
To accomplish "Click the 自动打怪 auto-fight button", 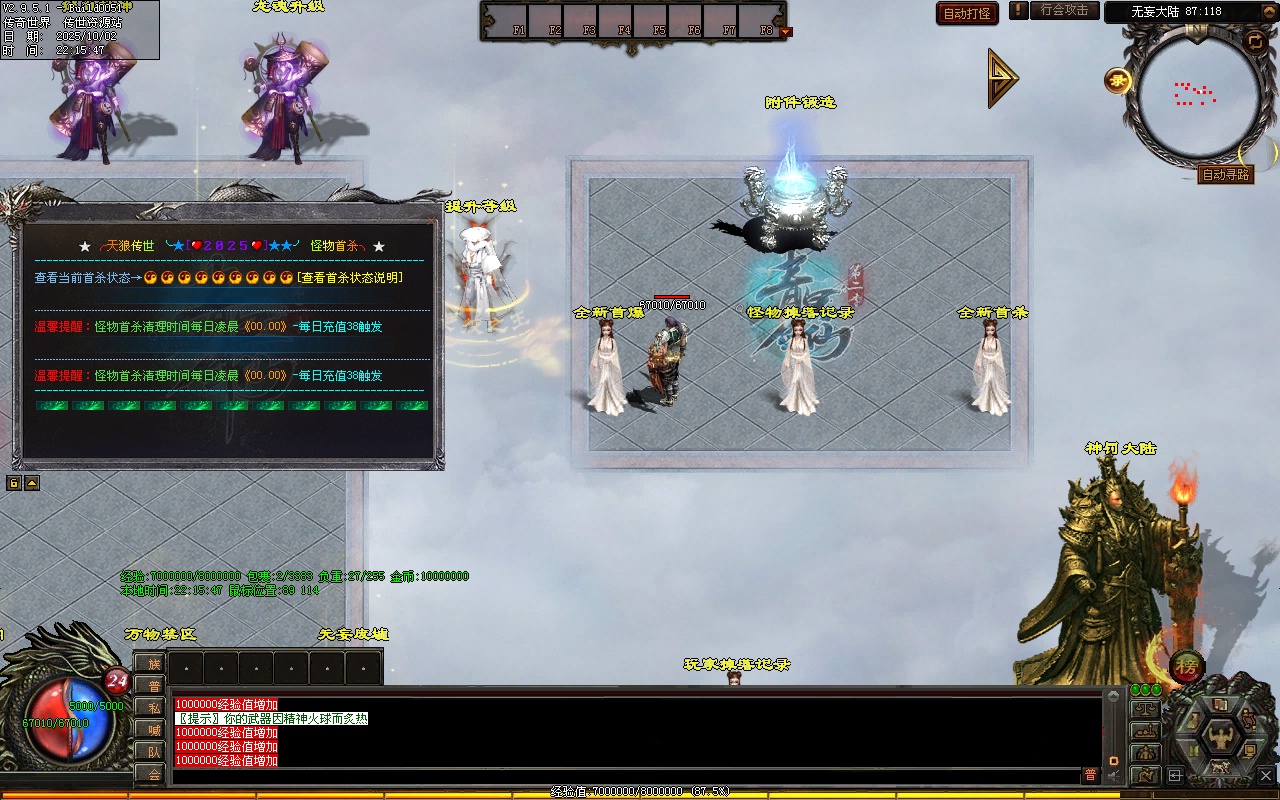I will pos(967,13).
